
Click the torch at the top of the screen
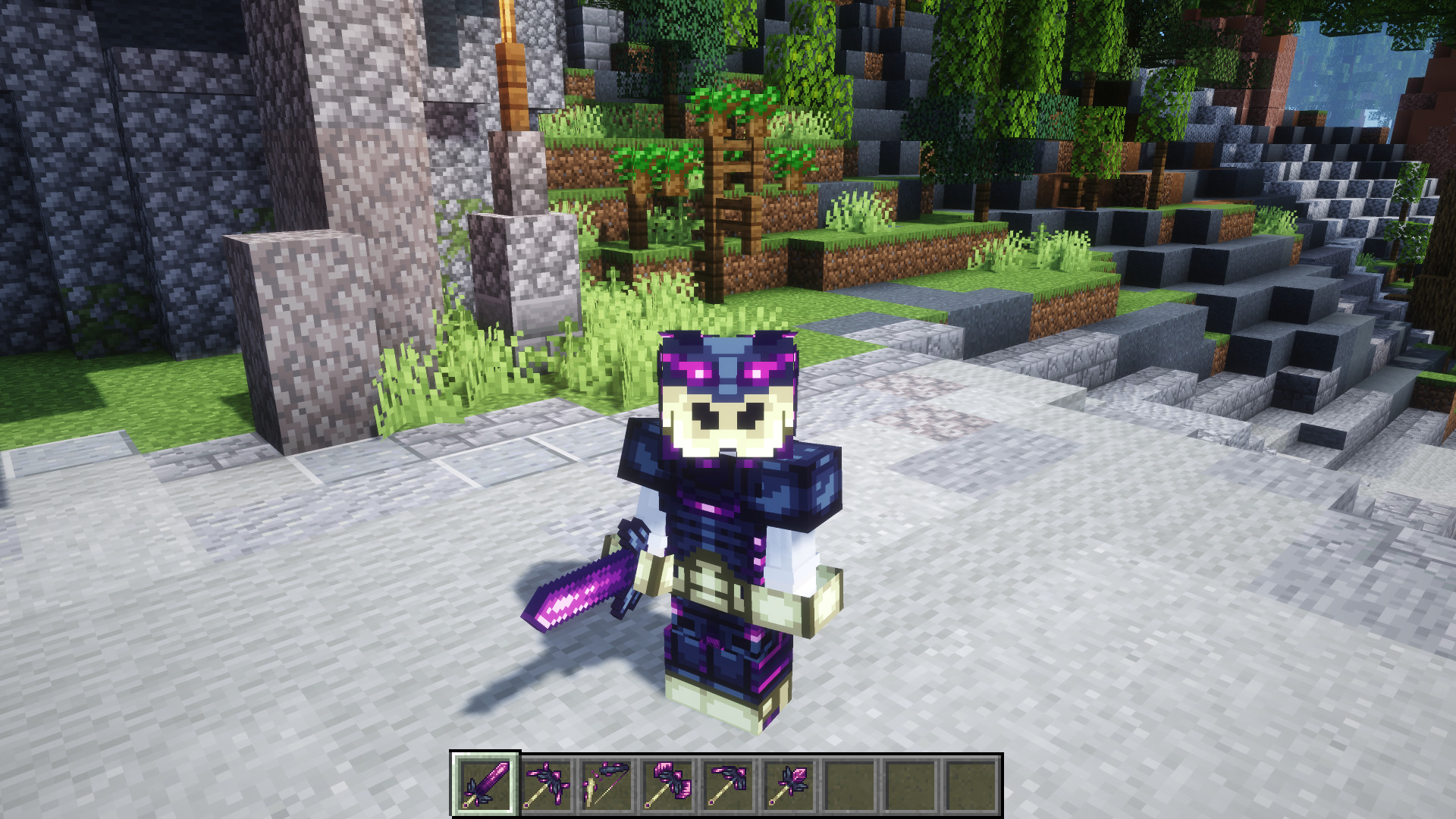pos(504,30)
